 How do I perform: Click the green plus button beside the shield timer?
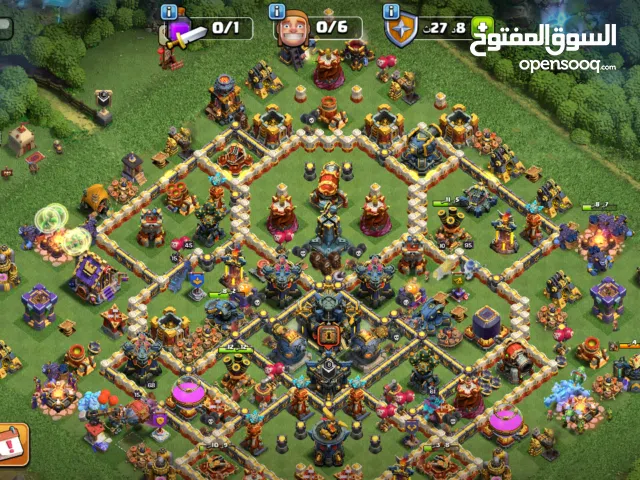tap(484, 29)
